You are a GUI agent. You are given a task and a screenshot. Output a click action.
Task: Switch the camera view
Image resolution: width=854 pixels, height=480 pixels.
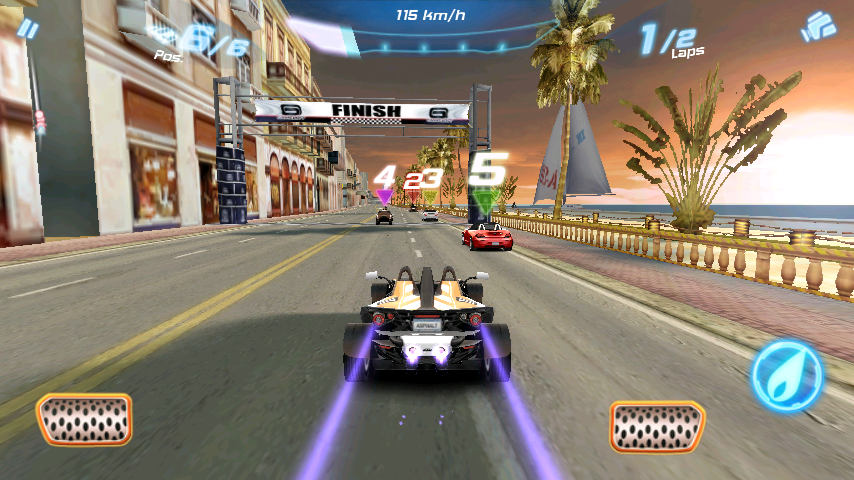click(818, 27)
